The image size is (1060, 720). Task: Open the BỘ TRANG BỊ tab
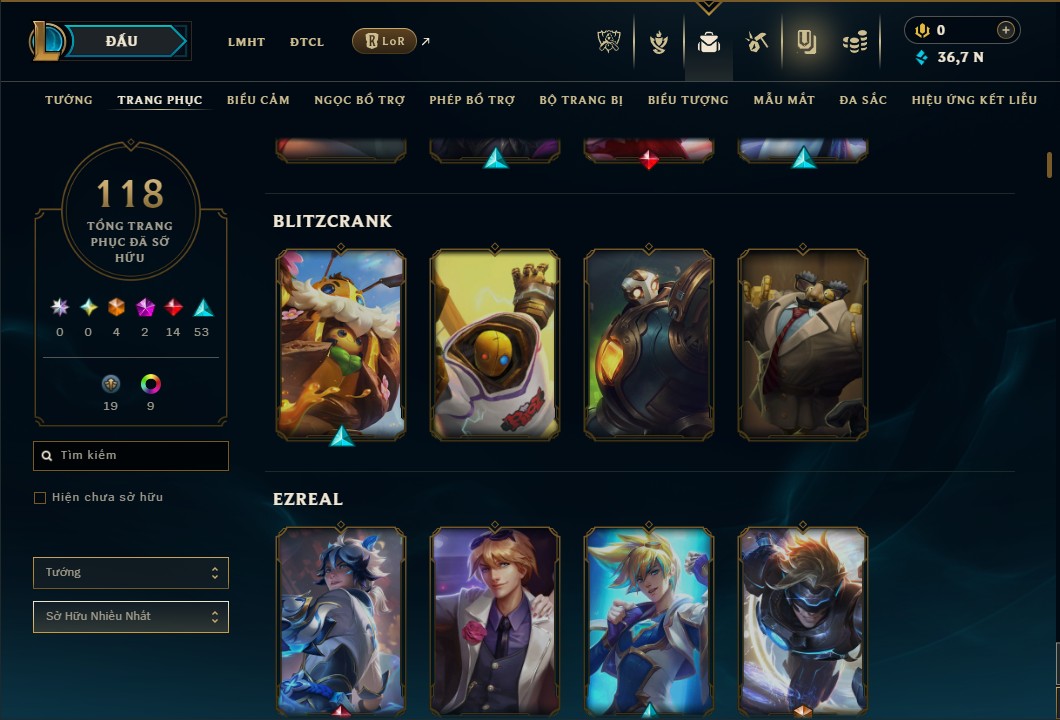pos(581,100)
